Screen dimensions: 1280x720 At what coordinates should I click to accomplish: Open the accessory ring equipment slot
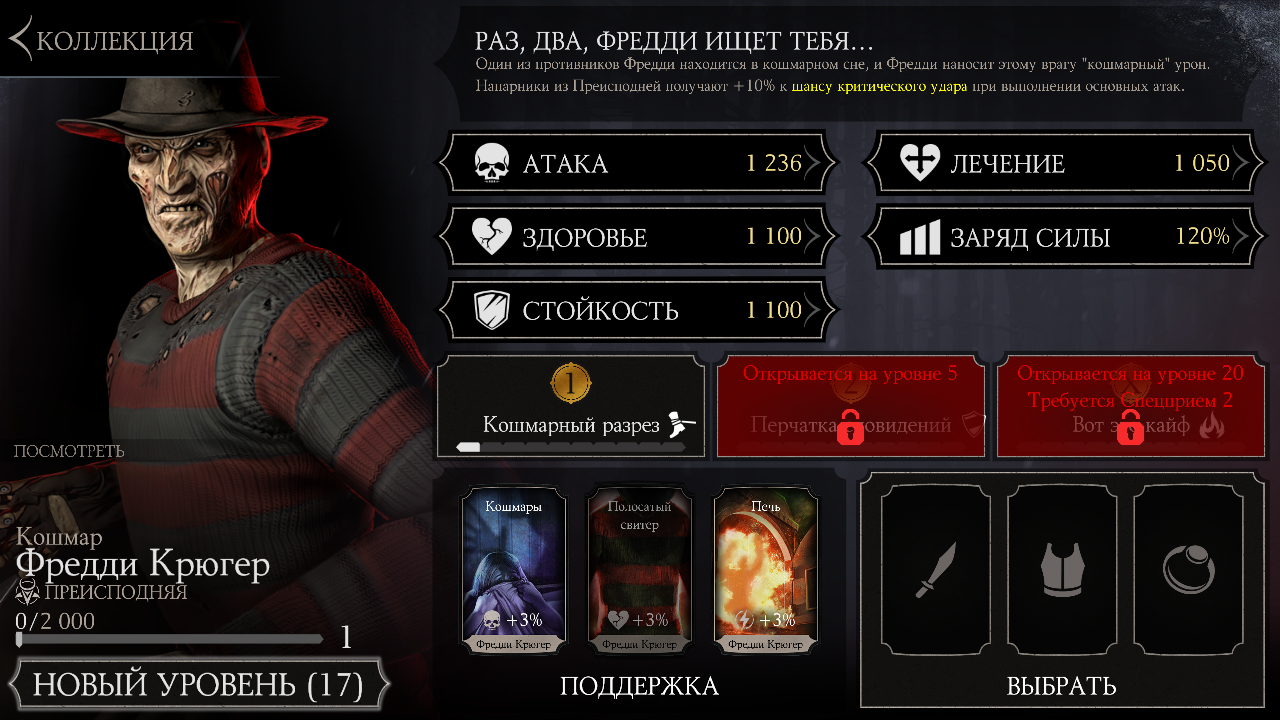coord(1187,570)
